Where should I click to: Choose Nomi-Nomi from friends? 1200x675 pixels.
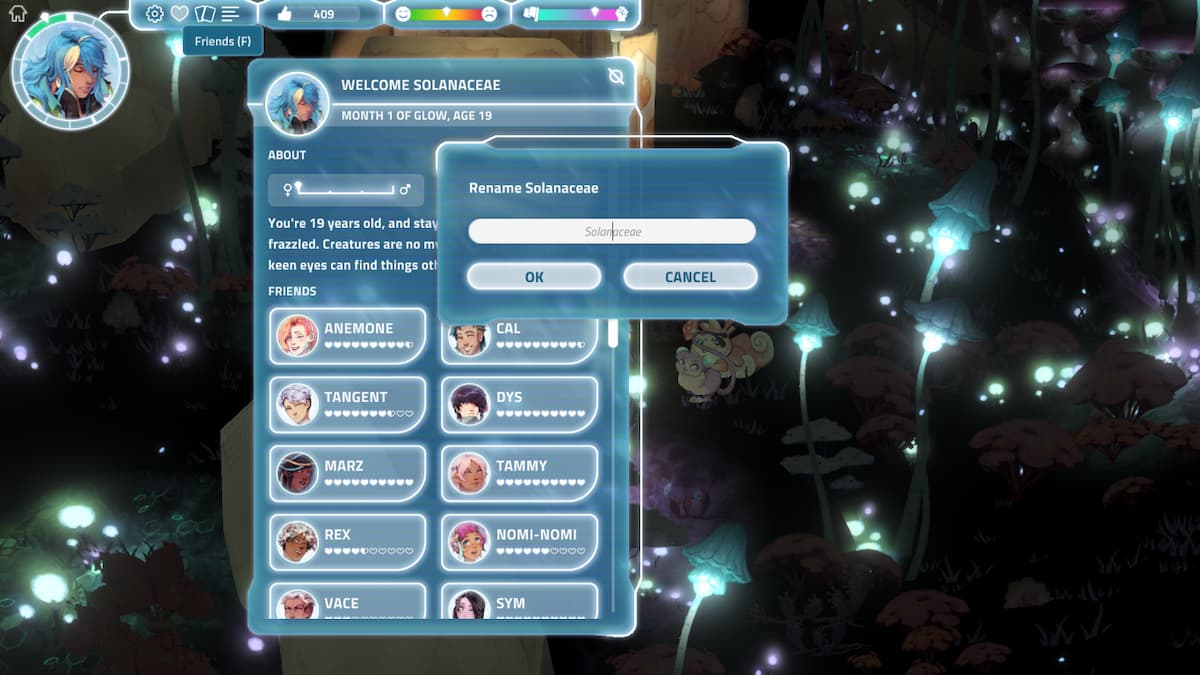pyautogui.click(x=519, y=542)
